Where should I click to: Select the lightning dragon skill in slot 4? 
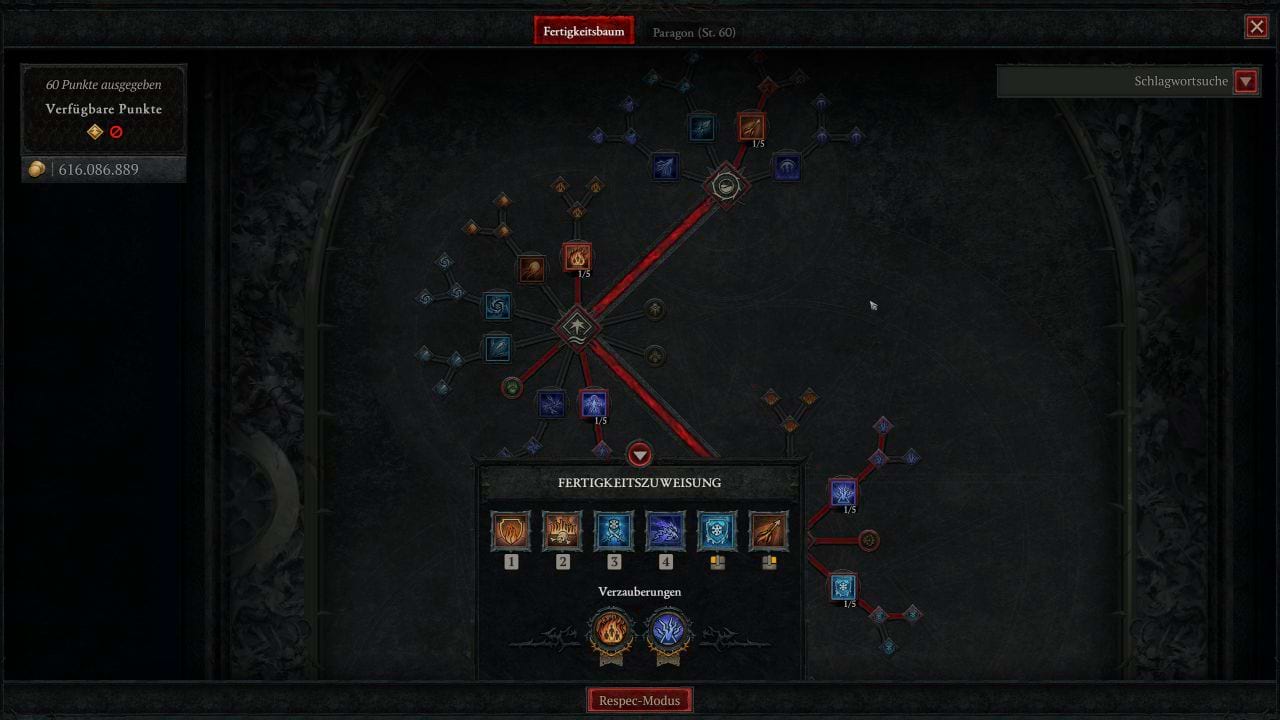point(666,531)
